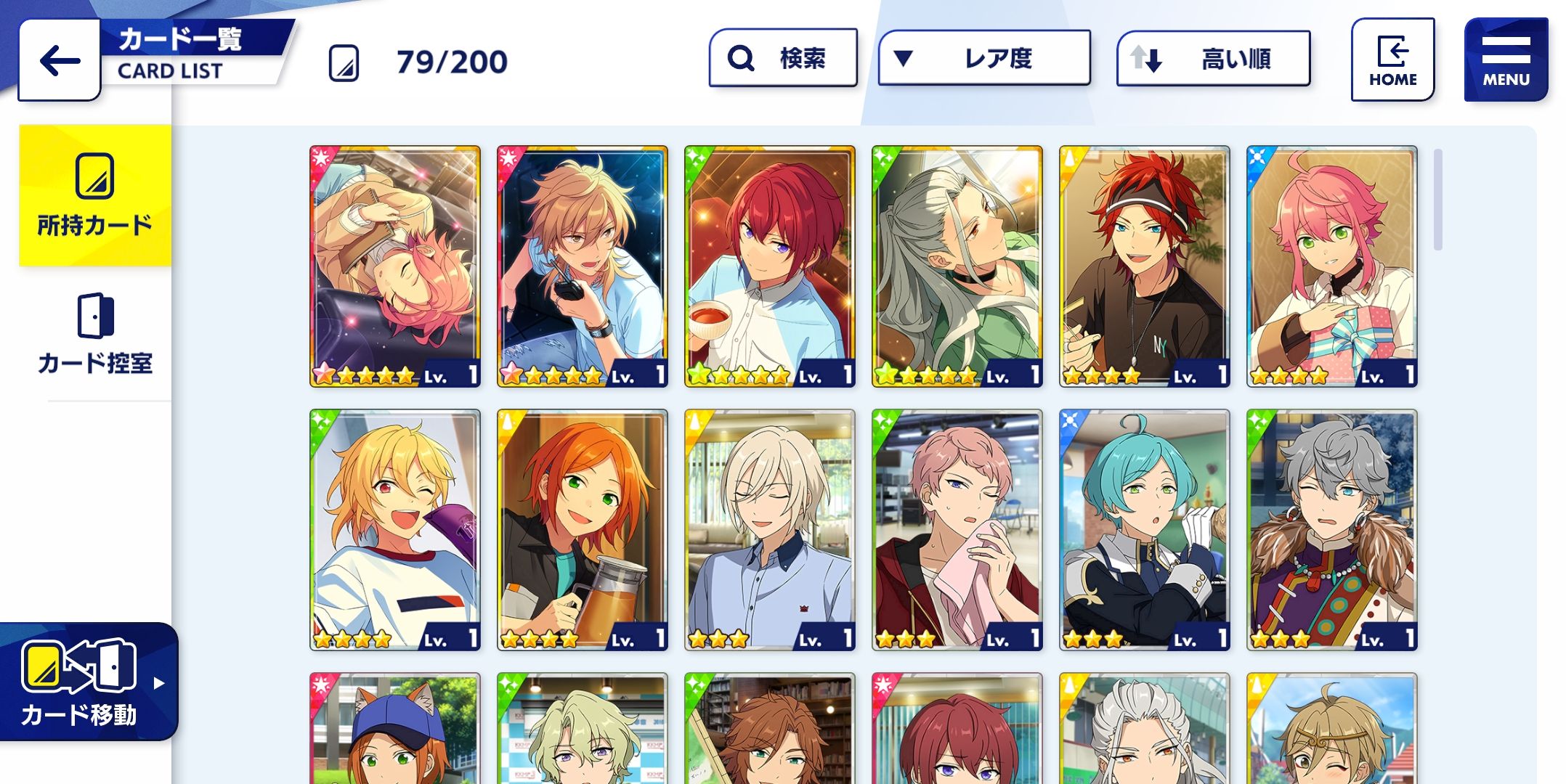Viewport: 1566px width, 784px height.
Task: Return to the HOME screen
Action: point(1392,58)
